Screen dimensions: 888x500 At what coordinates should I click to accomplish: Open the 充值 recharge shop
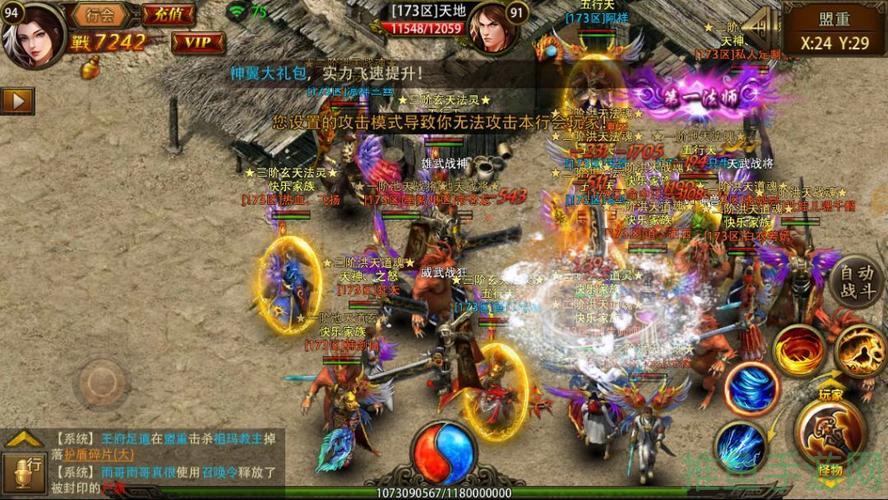pos(168,14)
